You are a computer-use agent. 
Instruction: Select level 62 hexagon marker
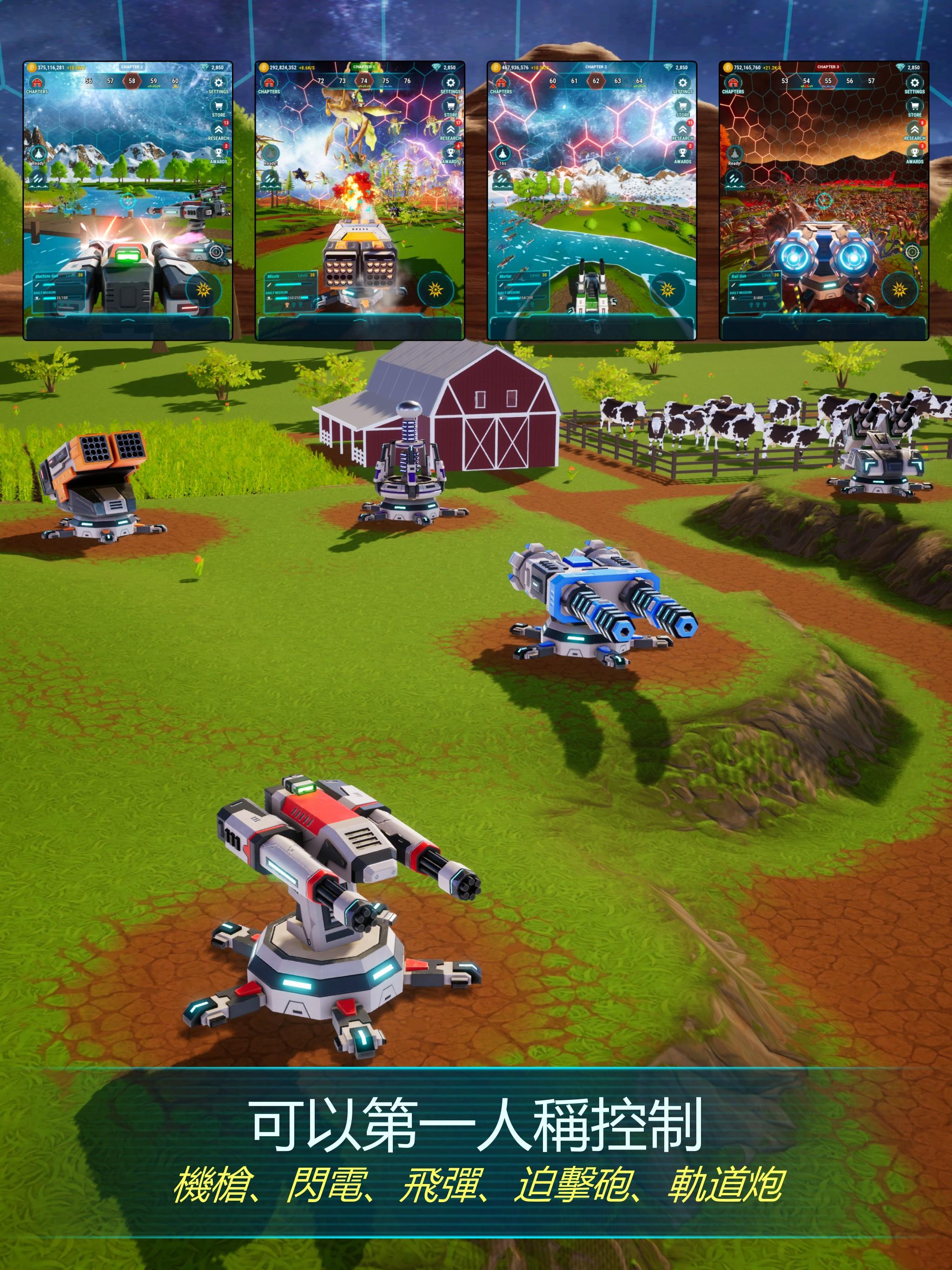point(596,81)
